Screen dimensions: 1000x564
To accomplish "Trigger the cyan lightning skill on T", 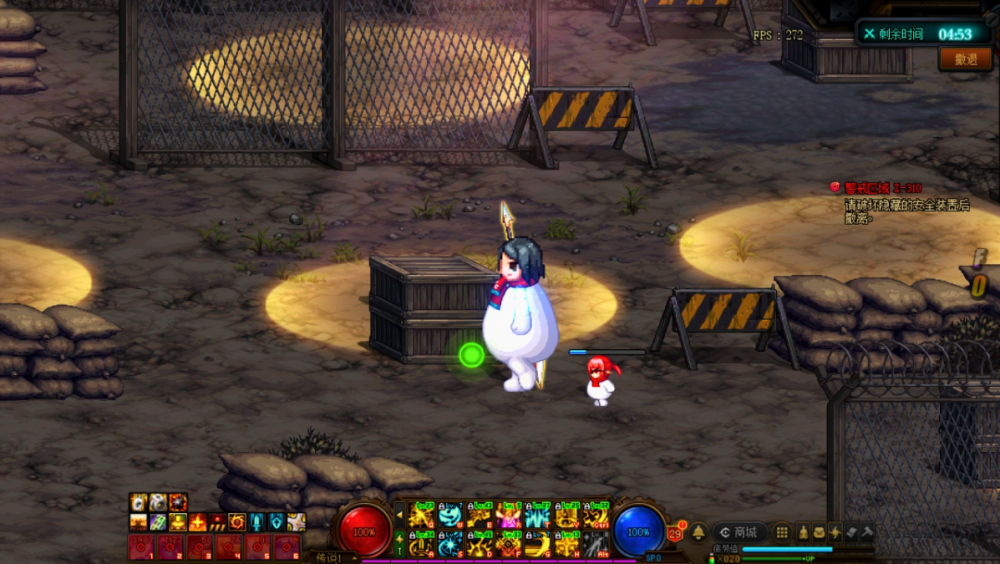I will point(539,515).
